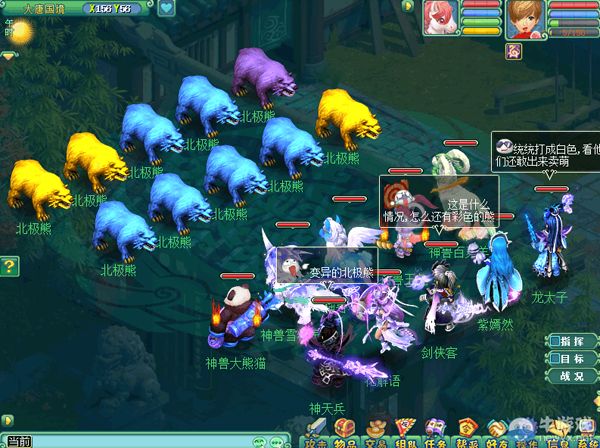The image size is (600, 448).
Task: Click the heart icon beside coordinates
Action: pyautogui.click(x=166, y=8)
